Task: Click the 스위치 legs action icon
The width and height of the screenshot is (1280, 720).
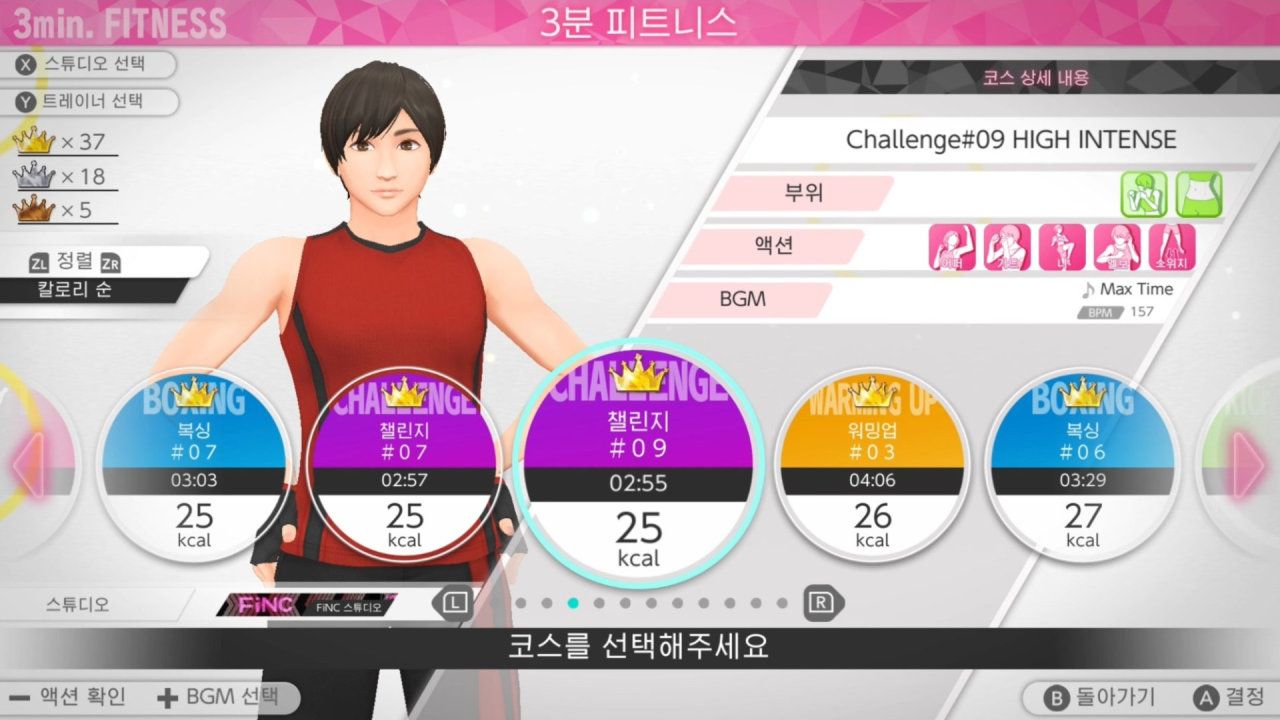Action: click(x=1171, y=245)
